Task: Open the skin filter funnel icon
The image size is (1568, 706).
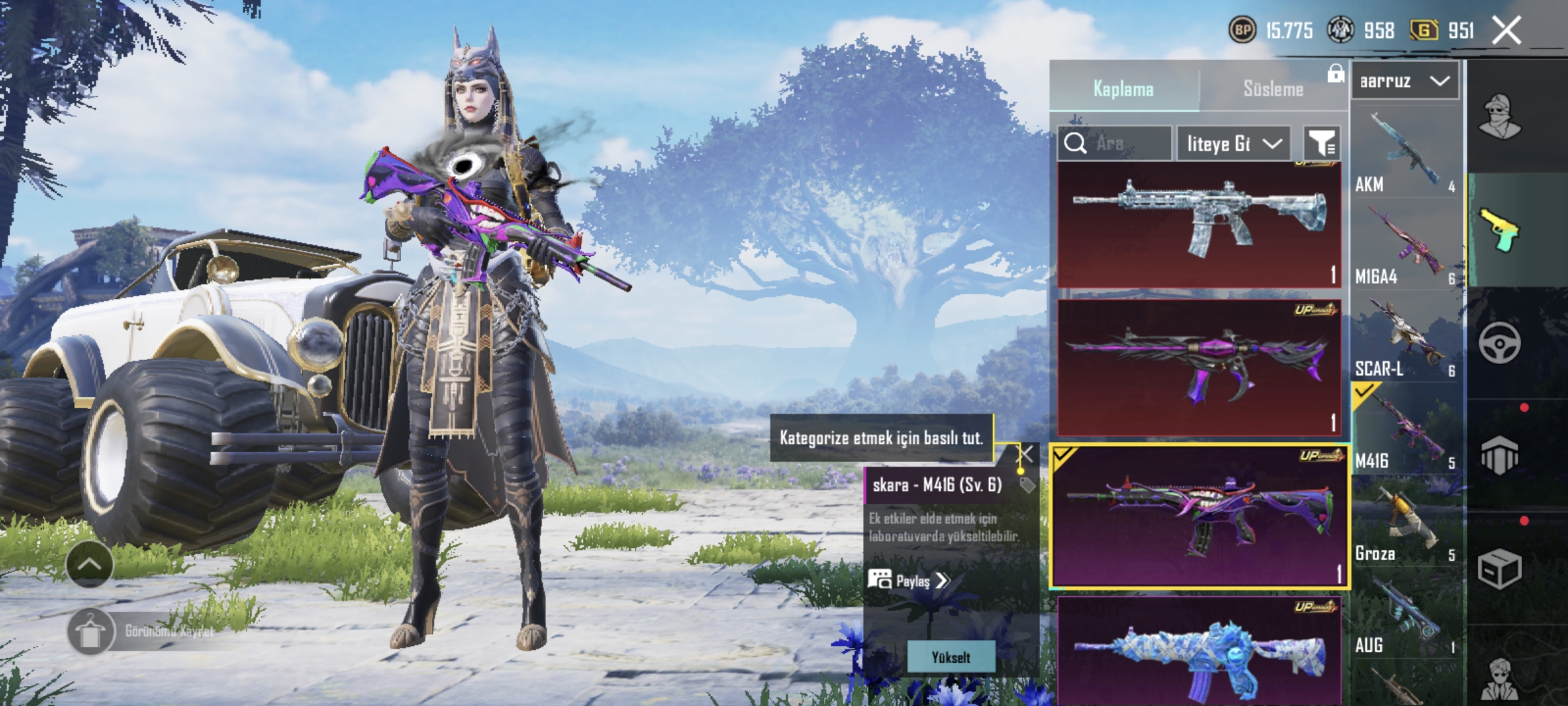Action: [x=1321, y=143]
